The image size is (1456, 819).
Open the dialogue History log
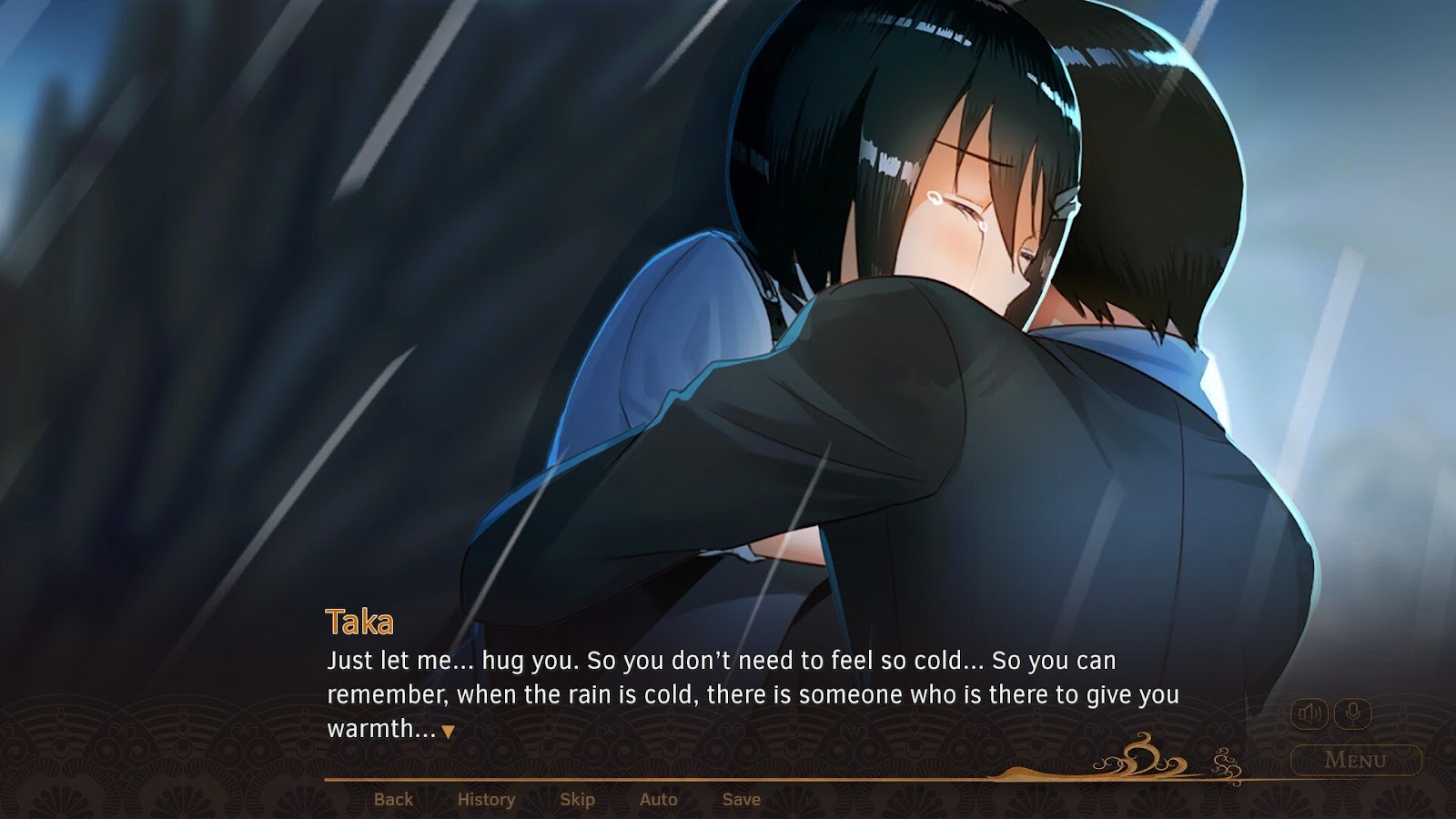[x=486, y=799]
